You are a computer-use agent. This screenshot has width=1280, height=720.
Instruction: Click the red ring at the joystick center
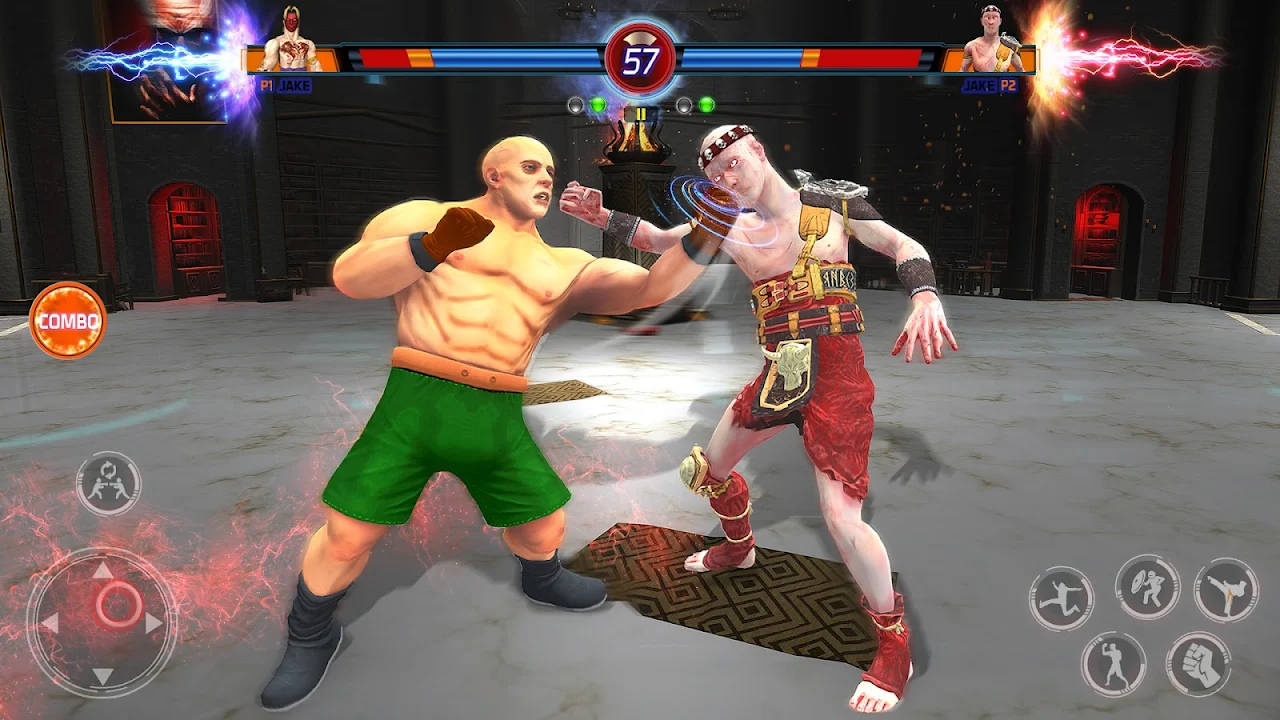118,605
